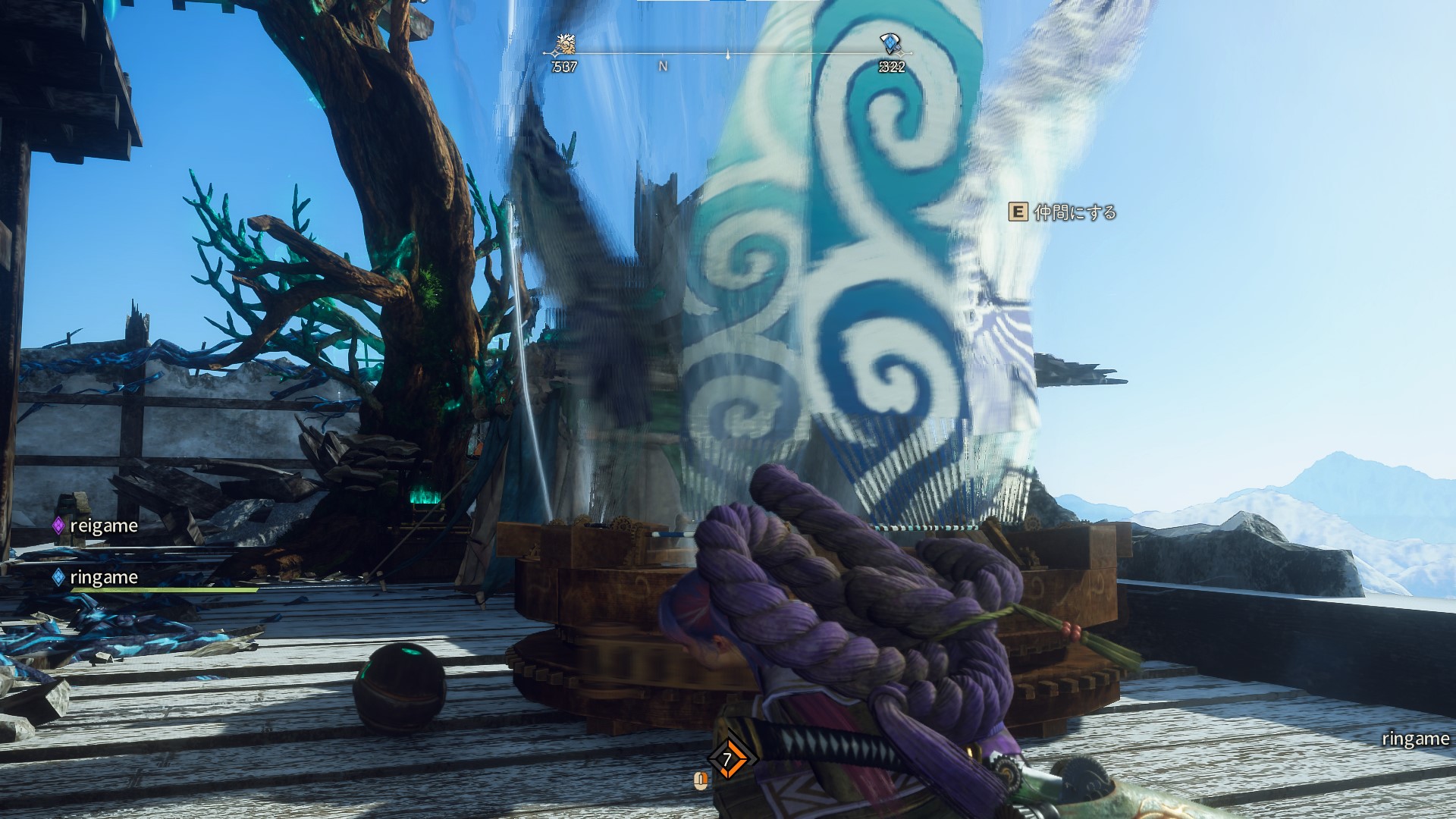Select the monster icon on the compass

[564, 45]
